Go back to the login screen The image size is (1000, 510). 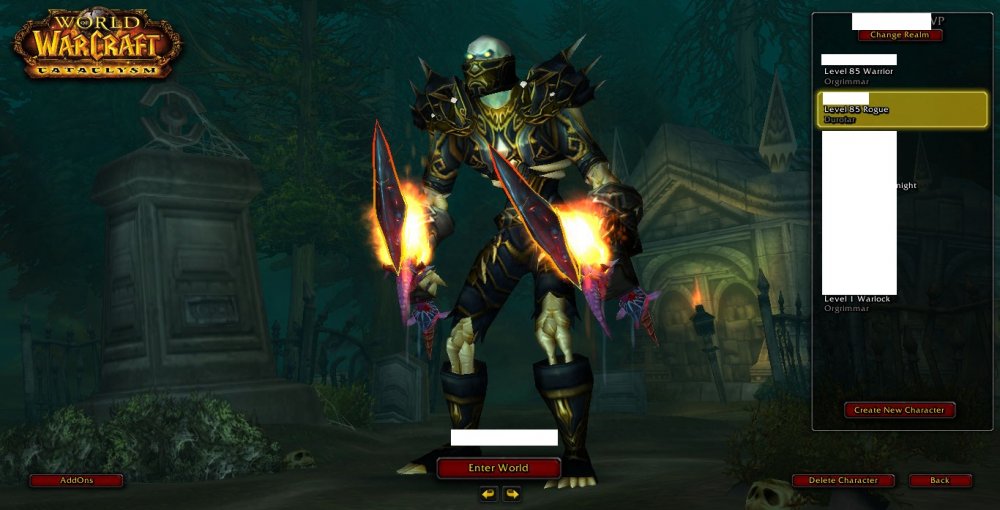pyautogui.click(x=940, y=480)
